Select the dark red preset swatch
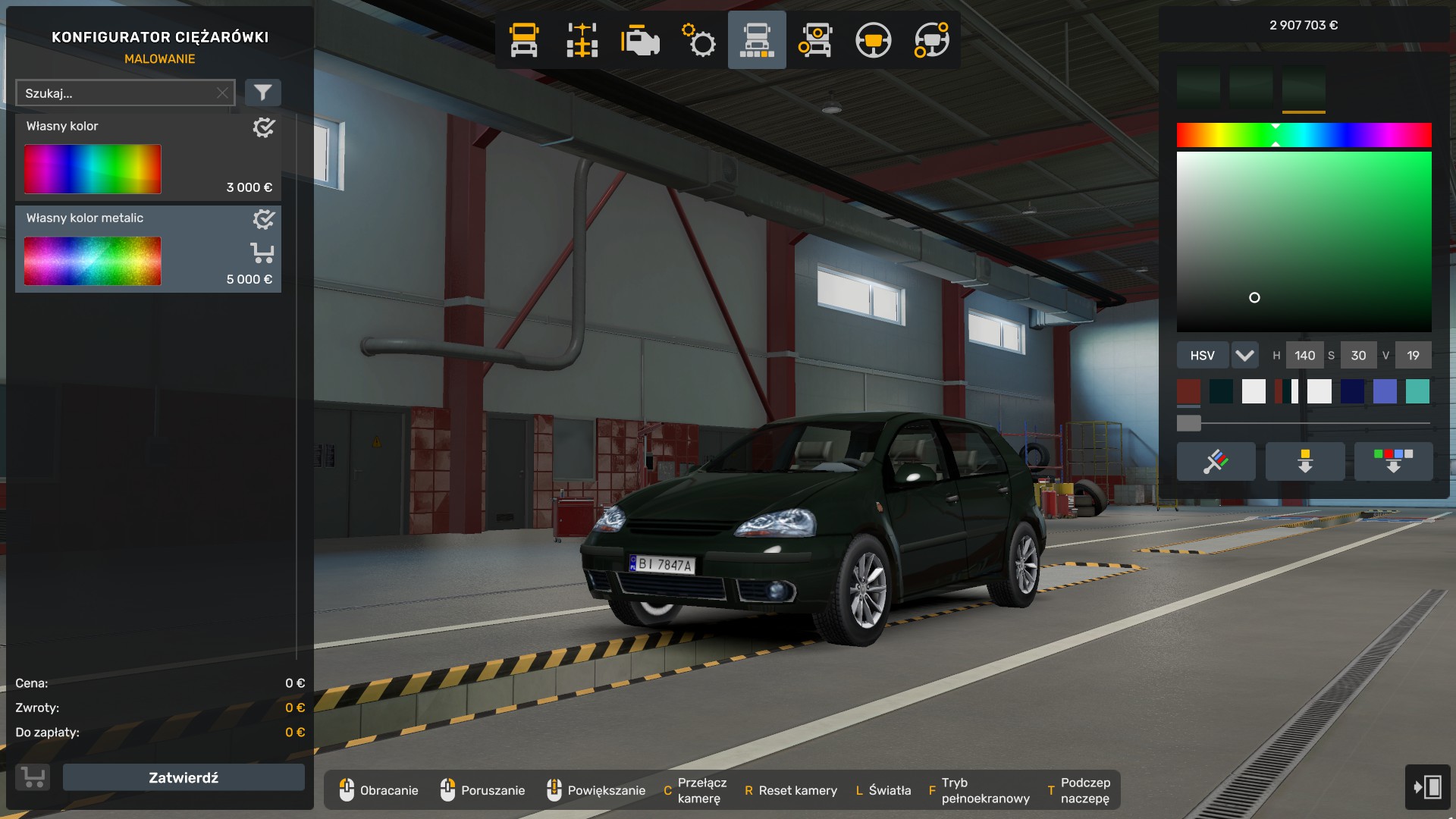This screenshot has height=819, width=1456. click(1188, 391)
